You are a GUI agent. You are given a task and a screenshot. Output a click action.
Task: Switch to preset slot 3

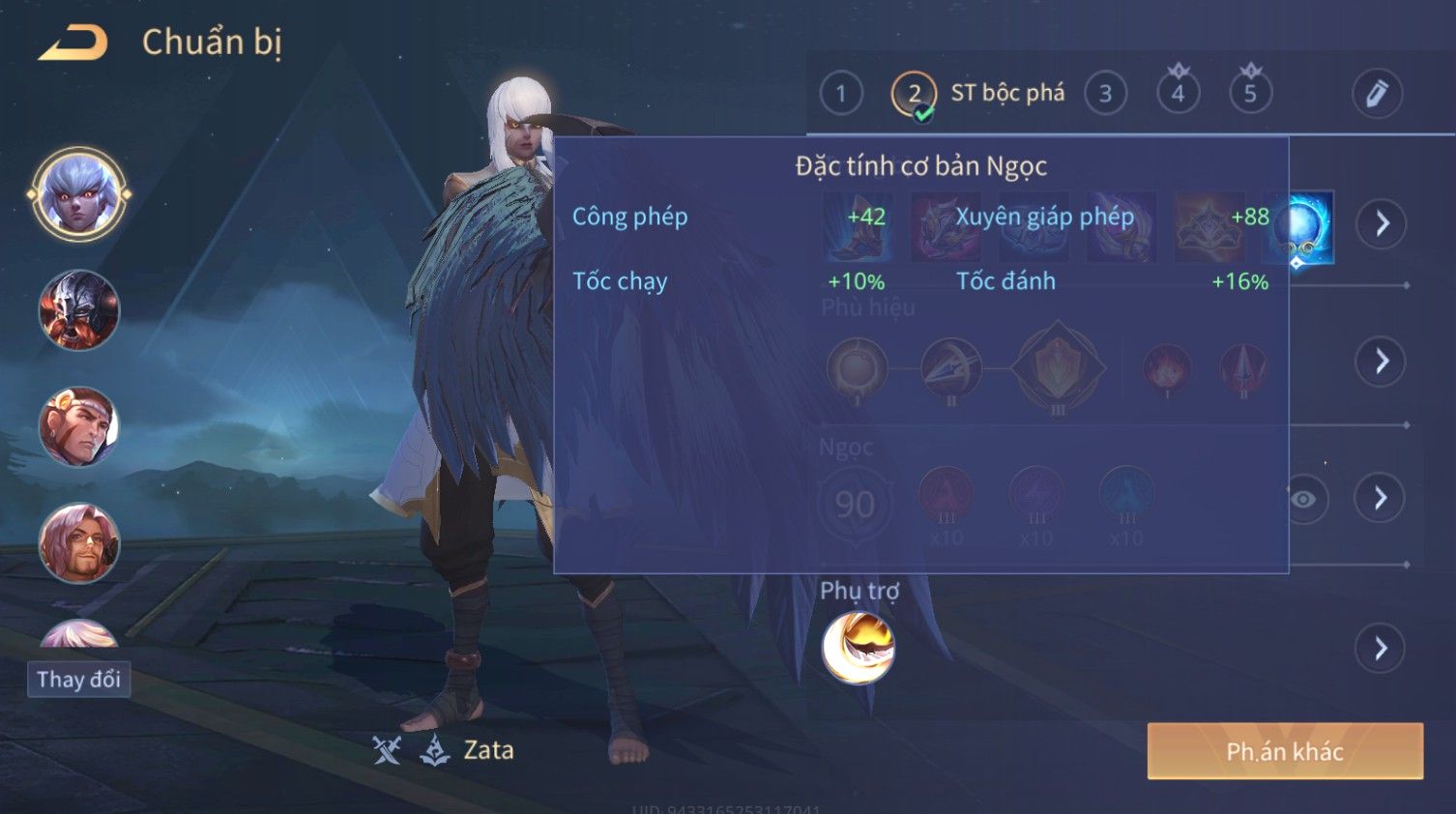coord(1105,94)
